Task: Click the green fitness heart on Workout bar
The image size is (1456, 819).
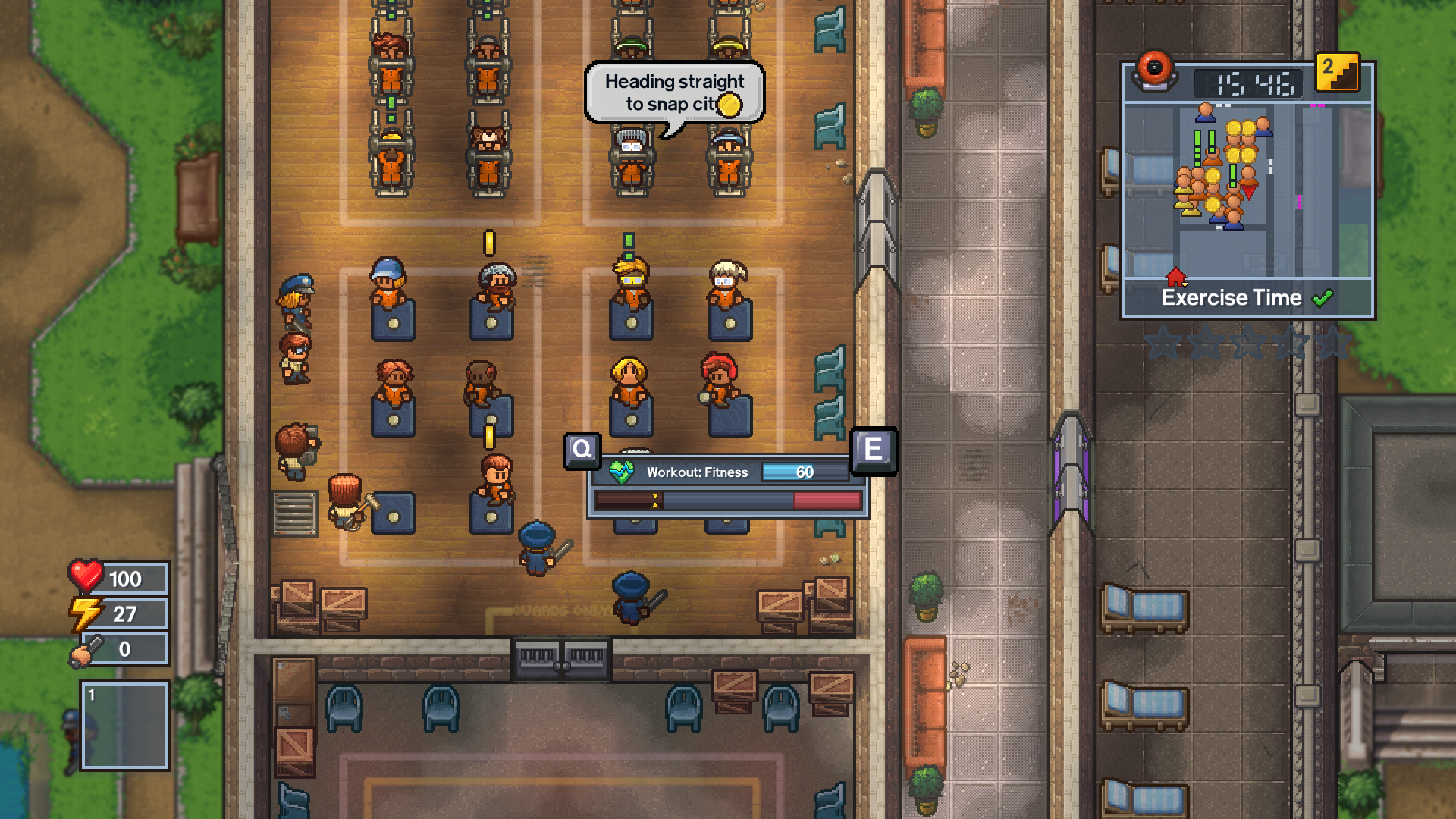Action: 623,471
